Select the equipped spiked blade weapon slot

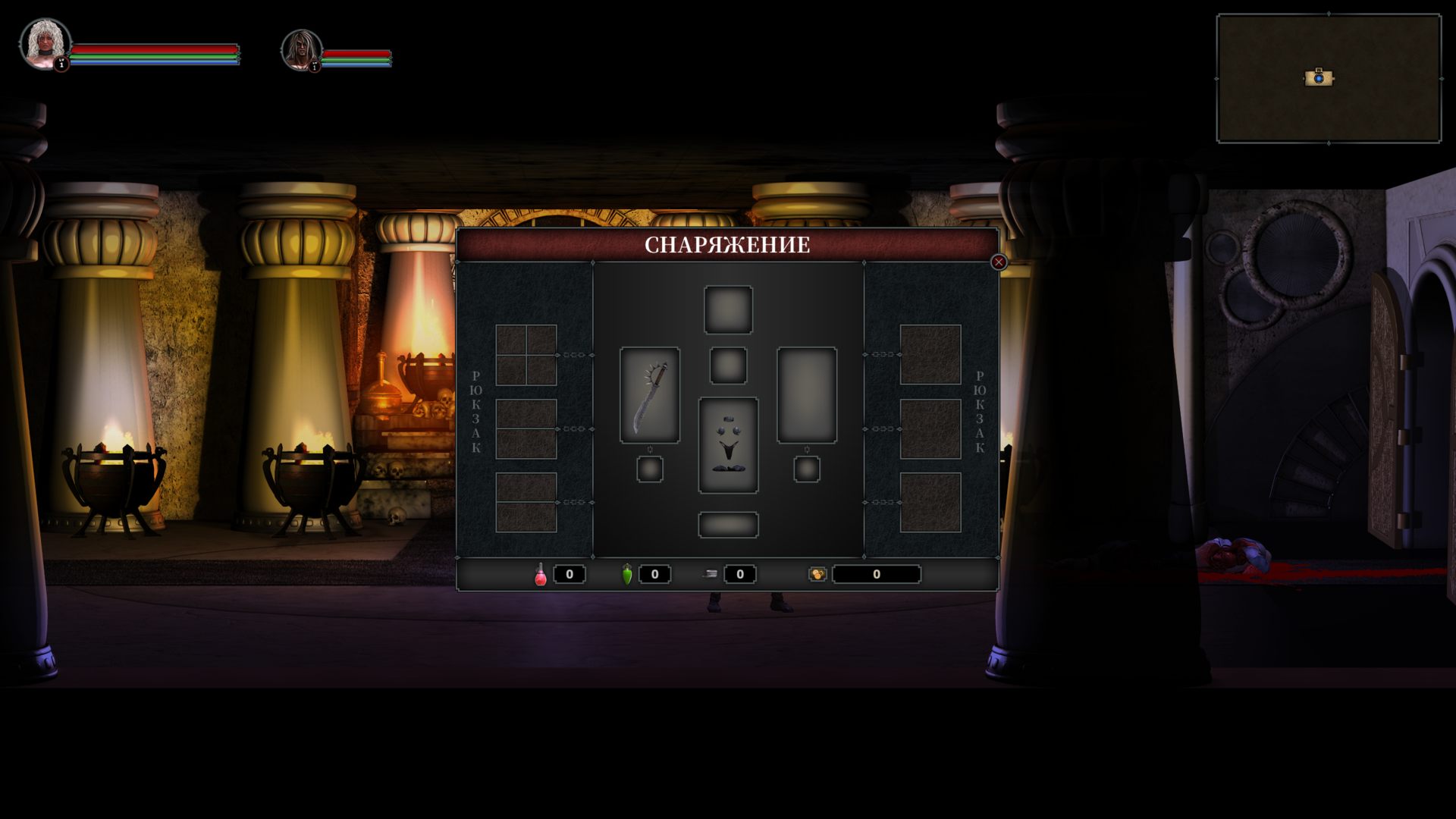coord(650,395)
